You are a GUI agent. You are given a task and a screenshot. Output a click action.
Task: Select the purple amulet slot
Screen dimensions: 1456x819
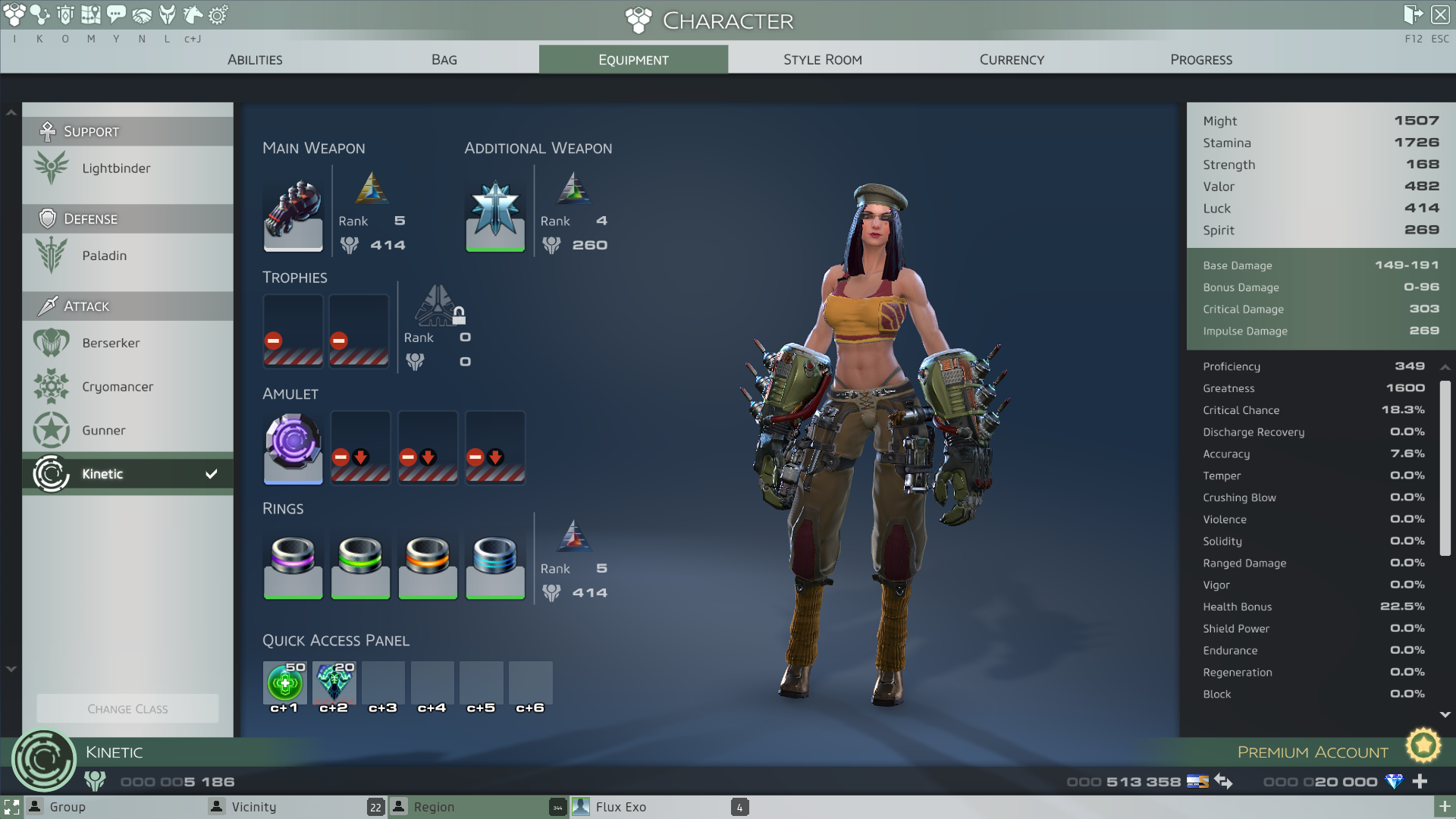293,447
